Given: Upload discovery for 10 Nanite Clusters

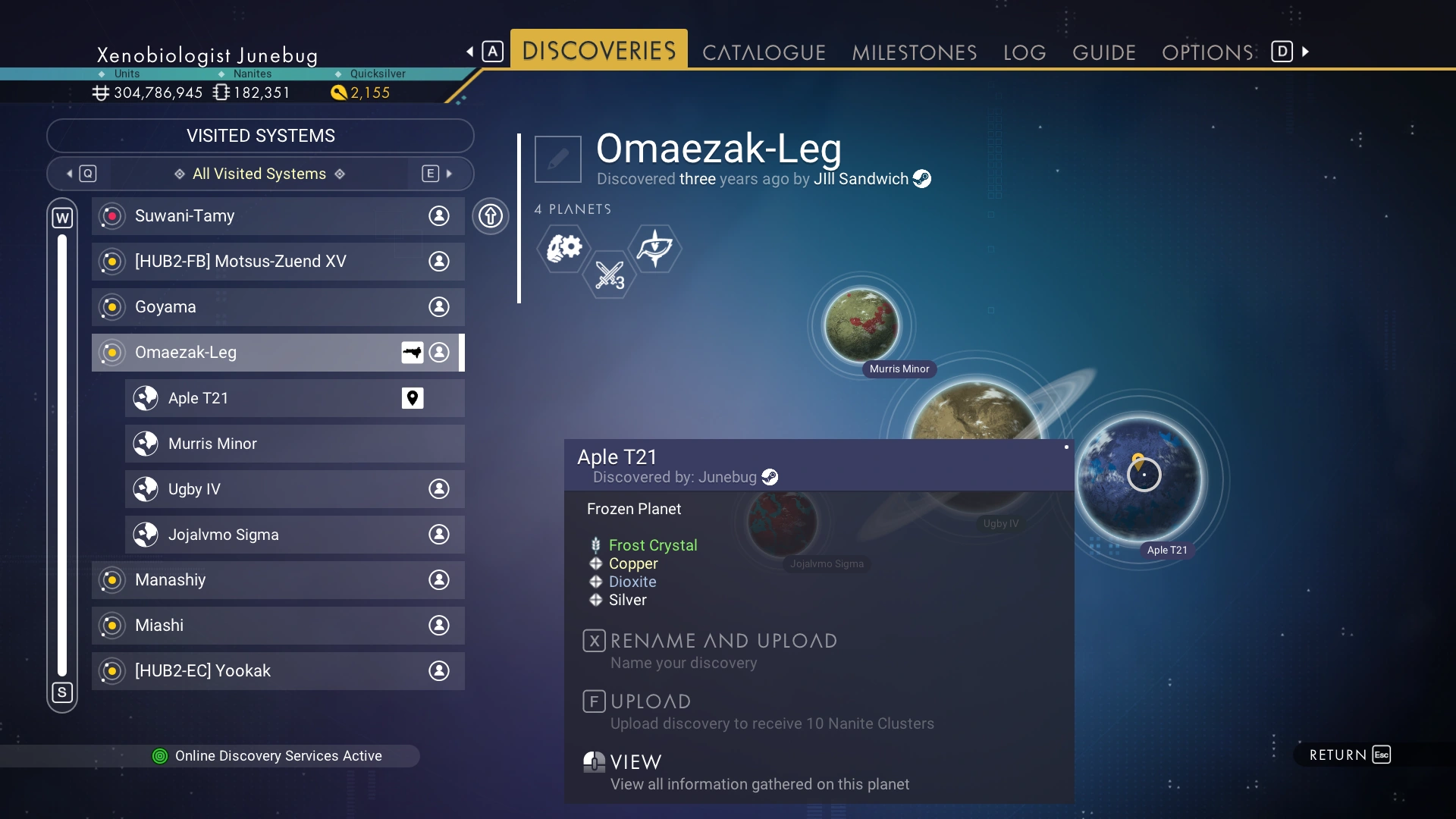Looking at the screenshot, I should click(651, 702).
